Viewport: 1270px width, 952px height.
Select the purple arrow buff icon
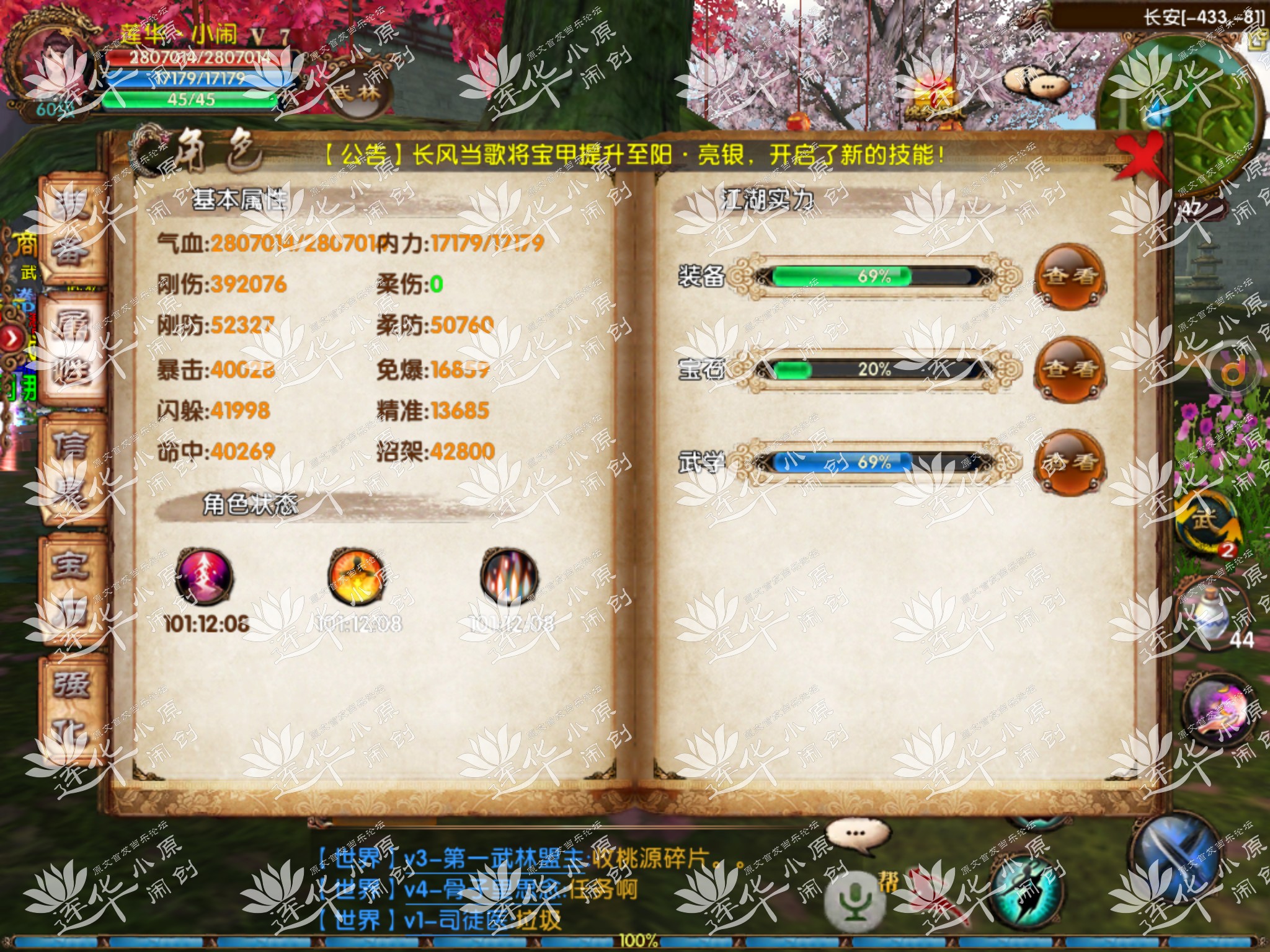[204, 578]
